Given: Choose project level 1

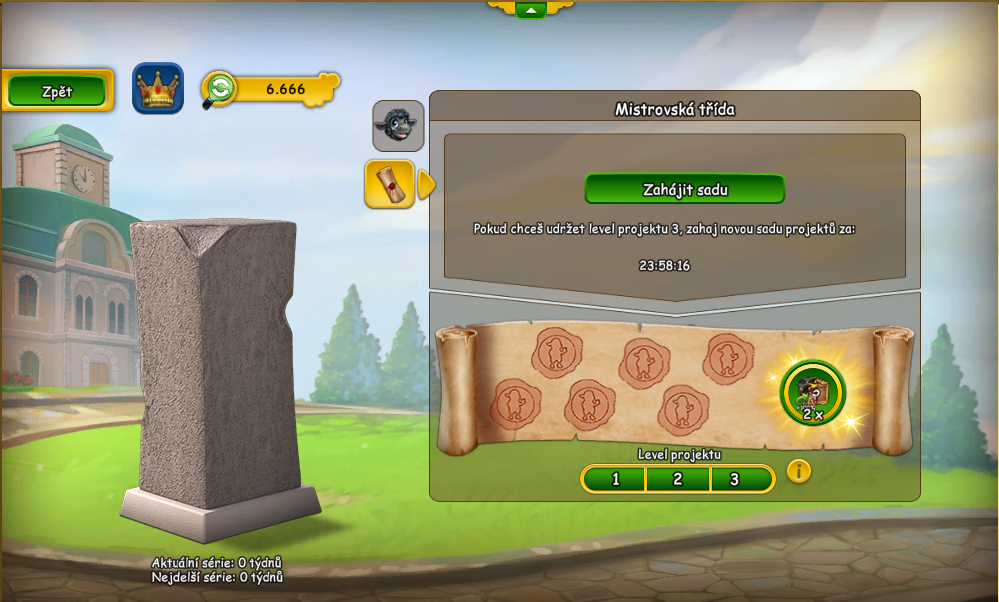Looking at the screenshot, I should 614,479.
